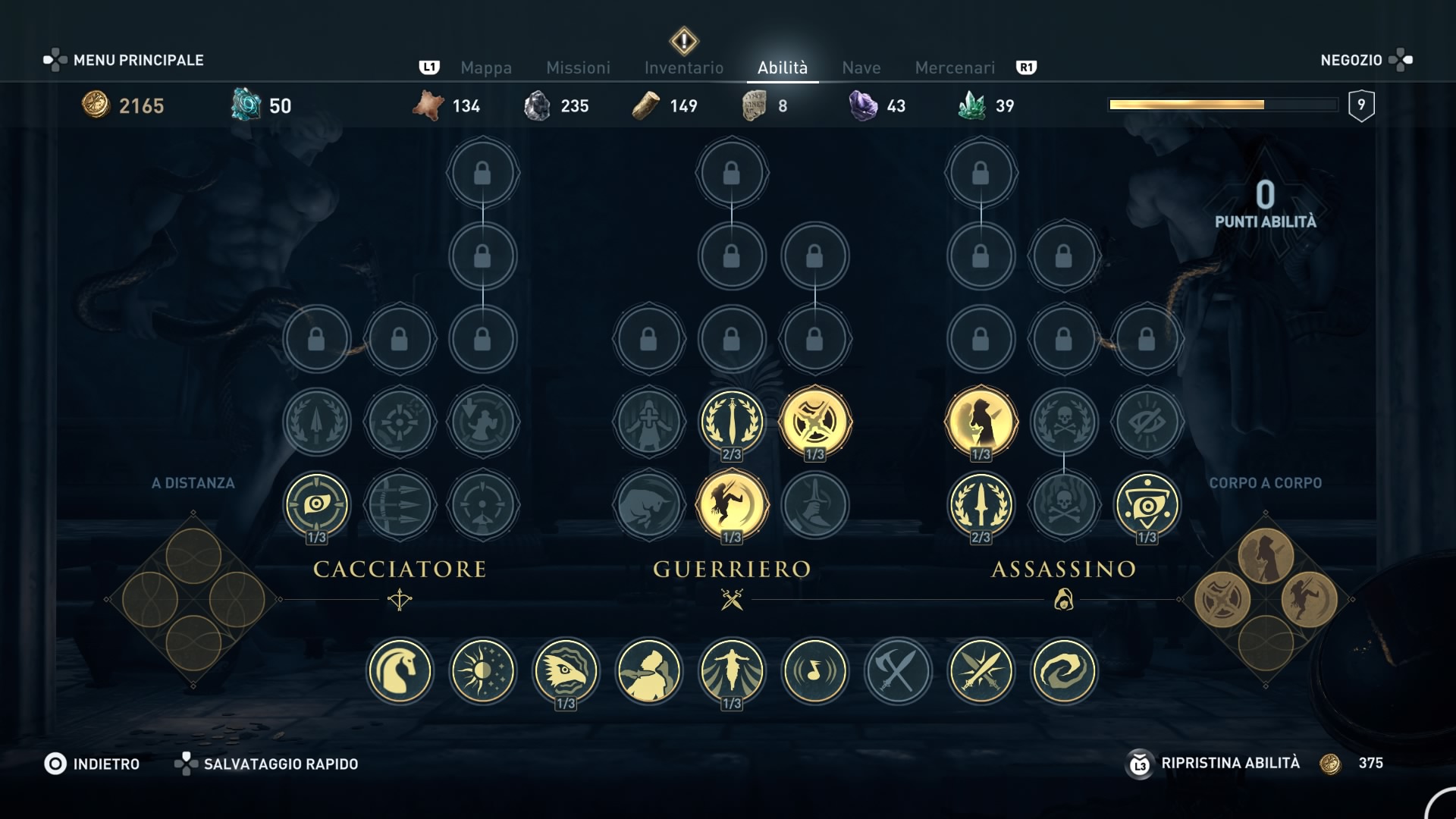Choose the eagle head ability icon
This screenshot has height=819, width=1456.
tap(566, 671)
